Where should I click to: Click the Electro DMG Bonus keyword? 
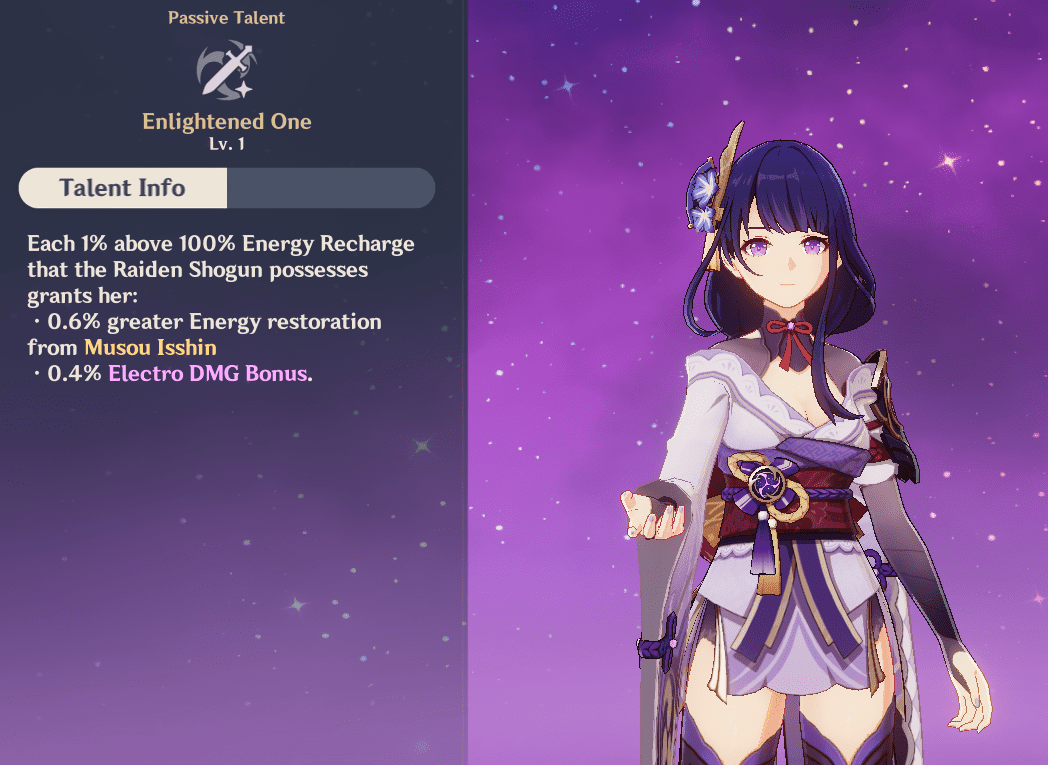tap(207, 374)
